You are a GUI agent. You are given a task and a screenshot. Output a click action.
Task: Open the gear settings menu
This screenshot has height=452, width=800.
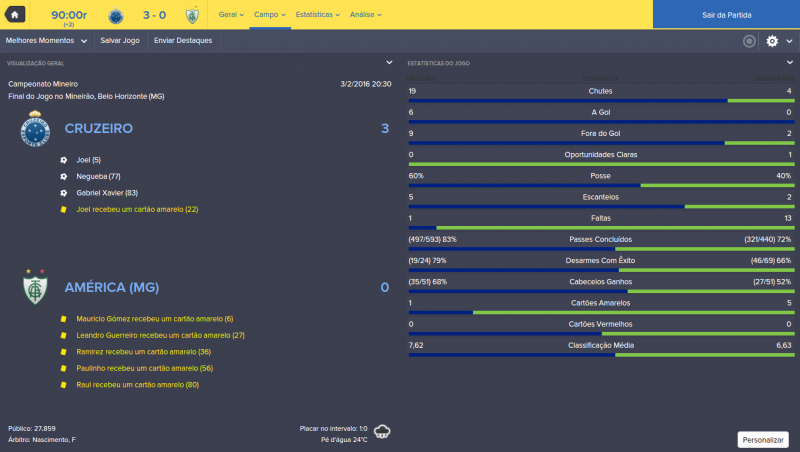point(773,41)
